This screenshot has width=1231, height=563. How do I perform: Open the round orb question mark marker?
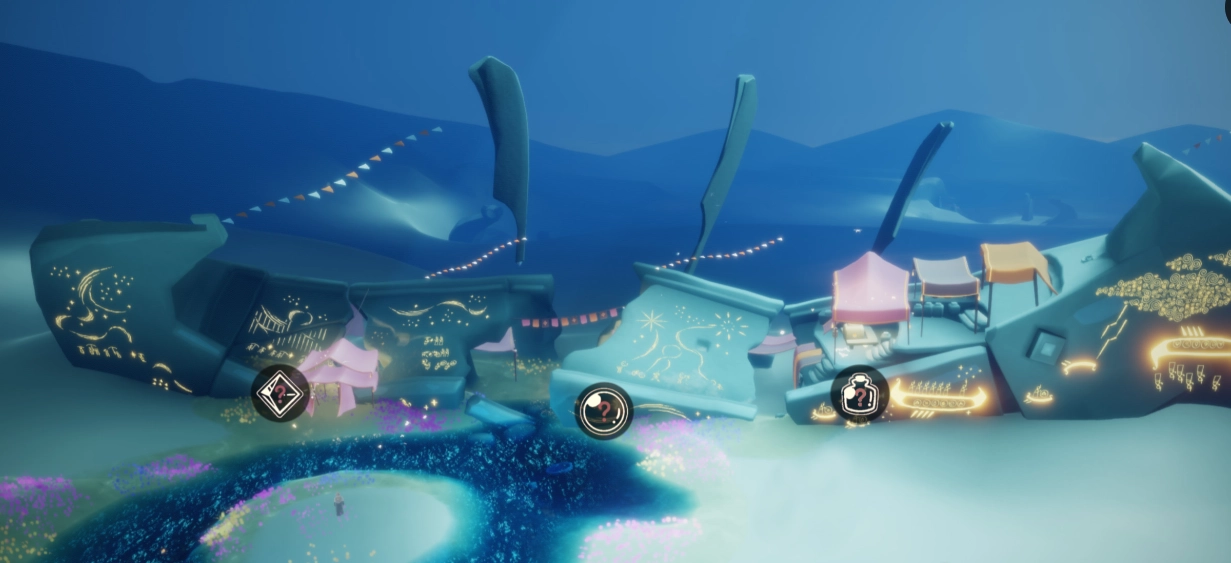604,410
